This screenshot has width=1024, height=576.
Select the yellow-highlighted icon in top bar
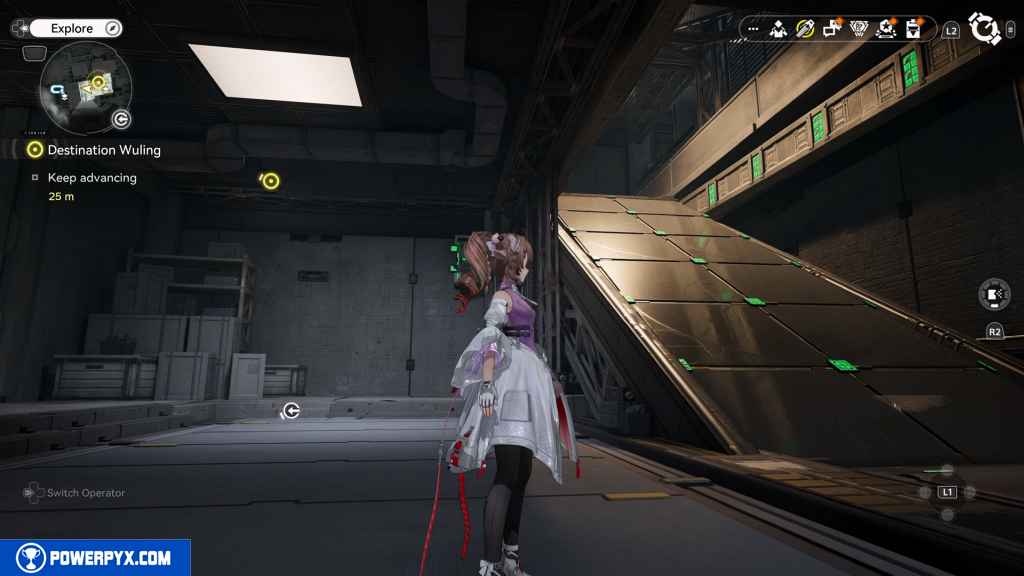click(x=804, y=29)
